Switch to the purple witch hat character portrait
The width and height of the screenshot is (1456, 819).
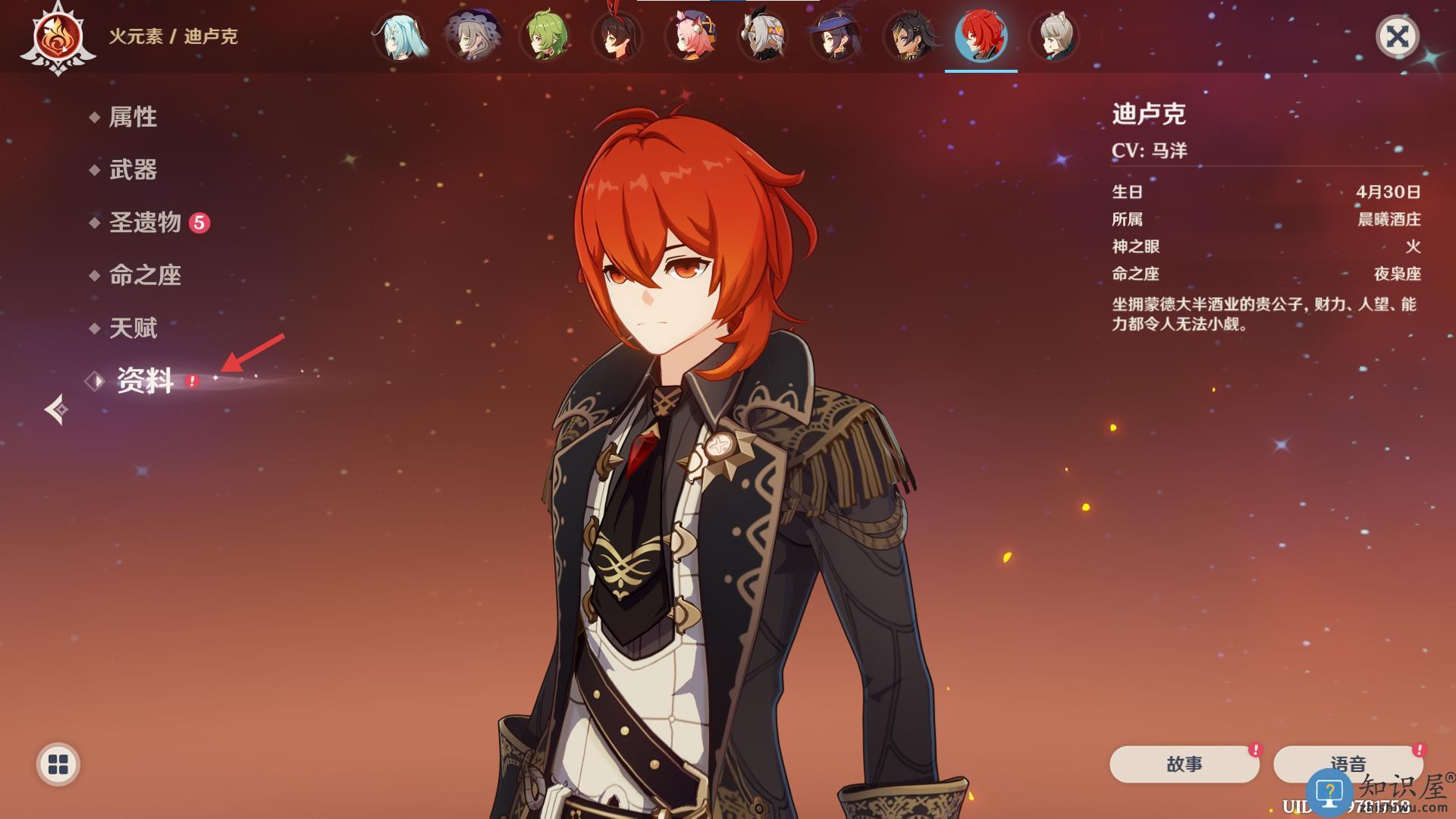pos(835,36)
